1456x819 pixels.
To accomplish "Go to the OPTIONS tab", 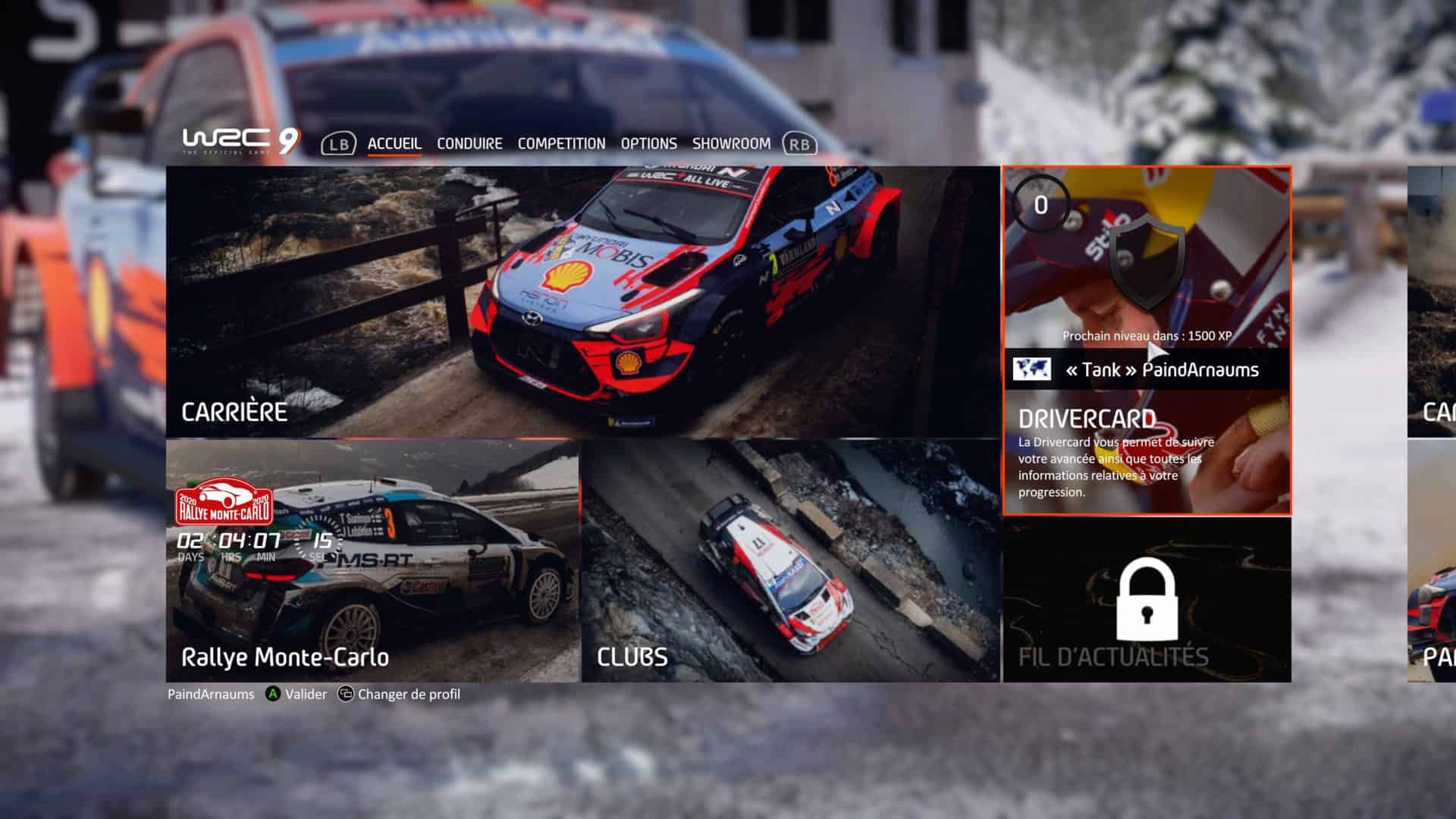I will tap(648, 143).
